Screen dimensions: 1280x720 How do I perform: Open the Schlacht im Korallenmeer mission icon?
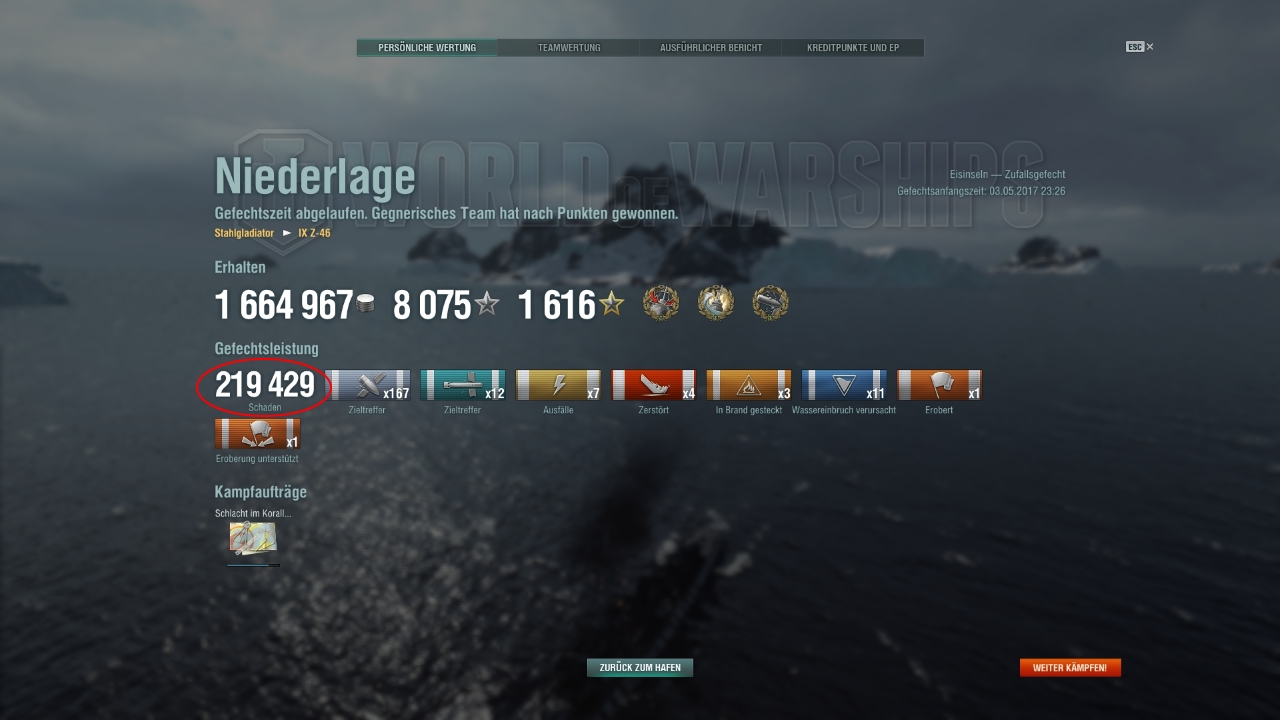tap(253, 538)
